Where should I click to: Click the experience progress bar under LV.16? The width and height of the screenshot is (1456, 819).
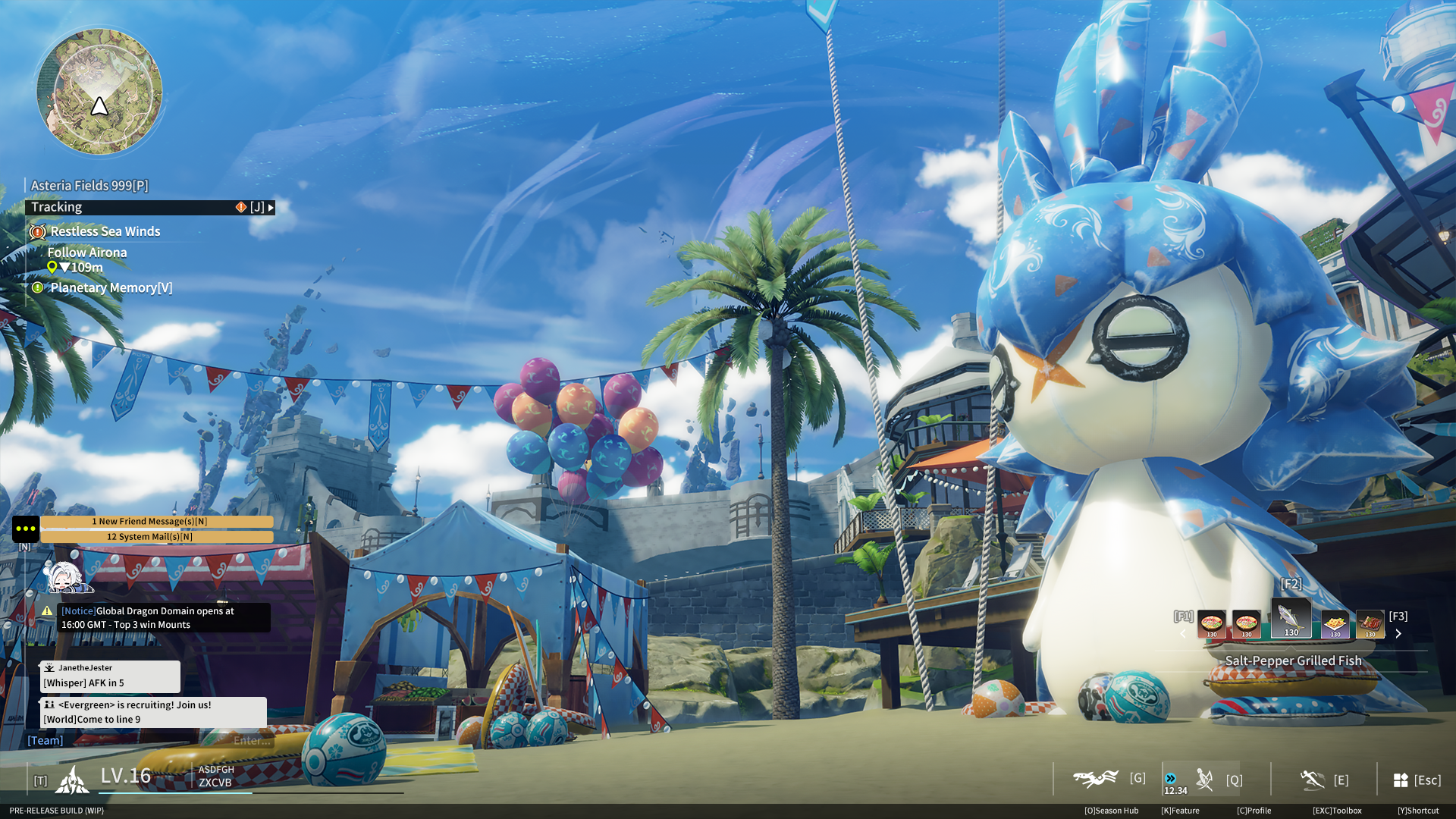(176, 793)
